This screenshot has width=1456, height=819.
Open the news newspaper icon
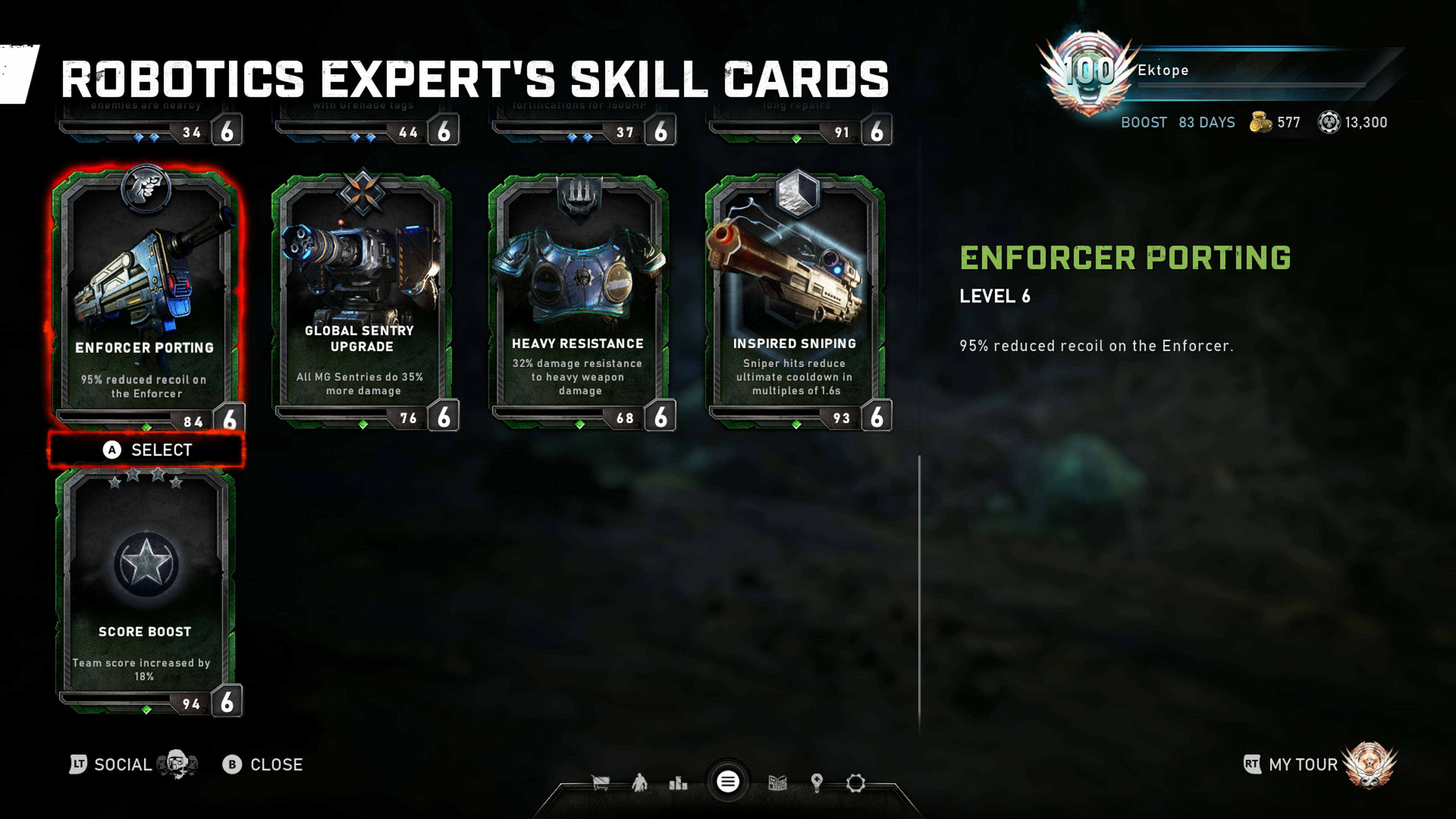778,783
